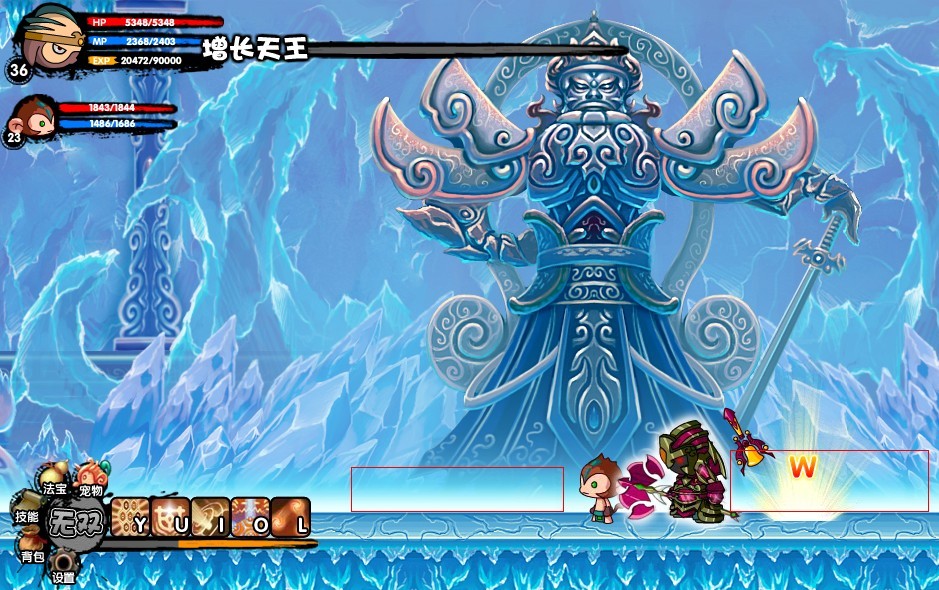Click the Monkey King player portrait
Screen dimensions: 939x590
(x=48, y=38)
